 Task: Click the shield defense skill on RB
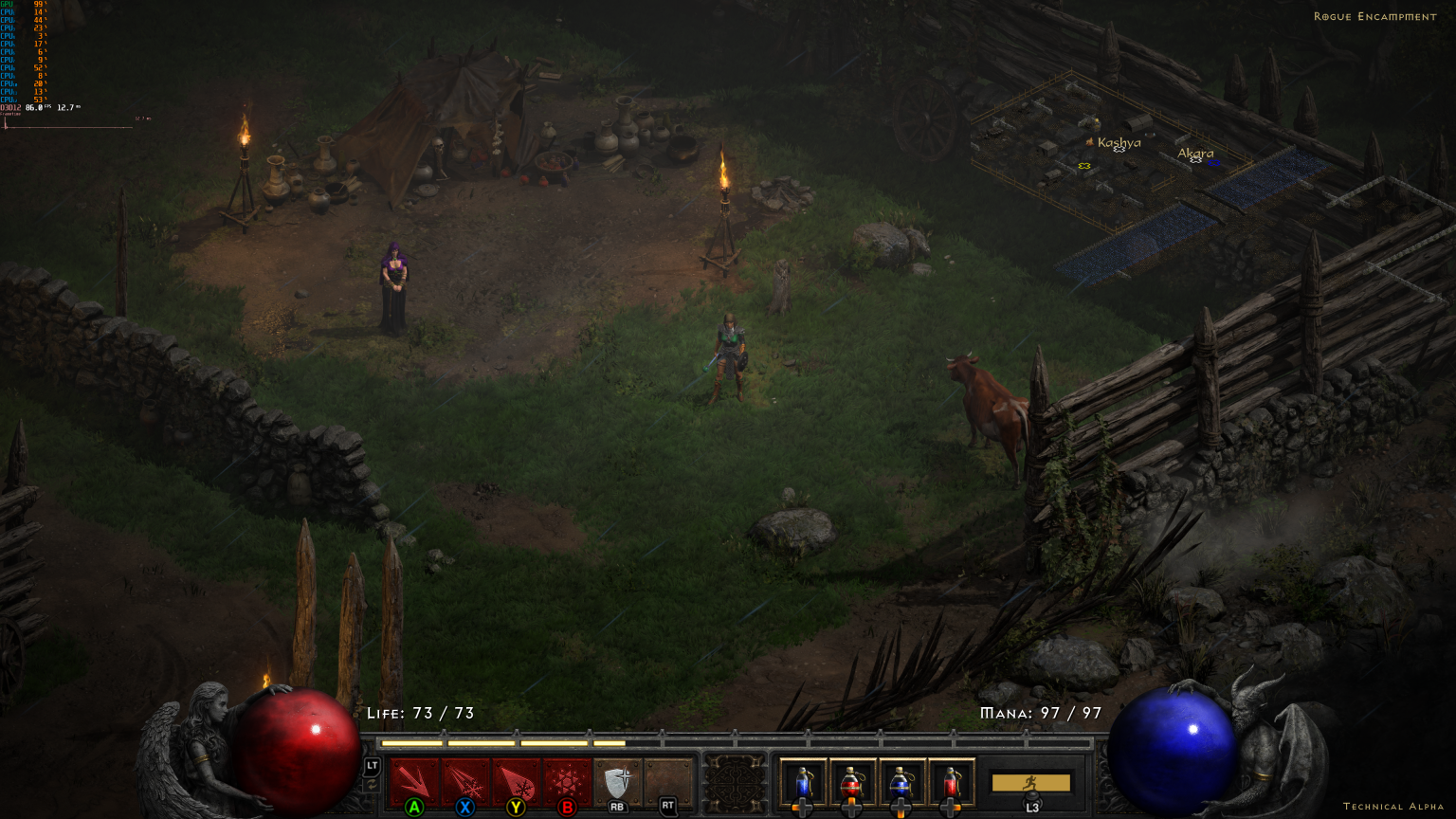point(617,779)
